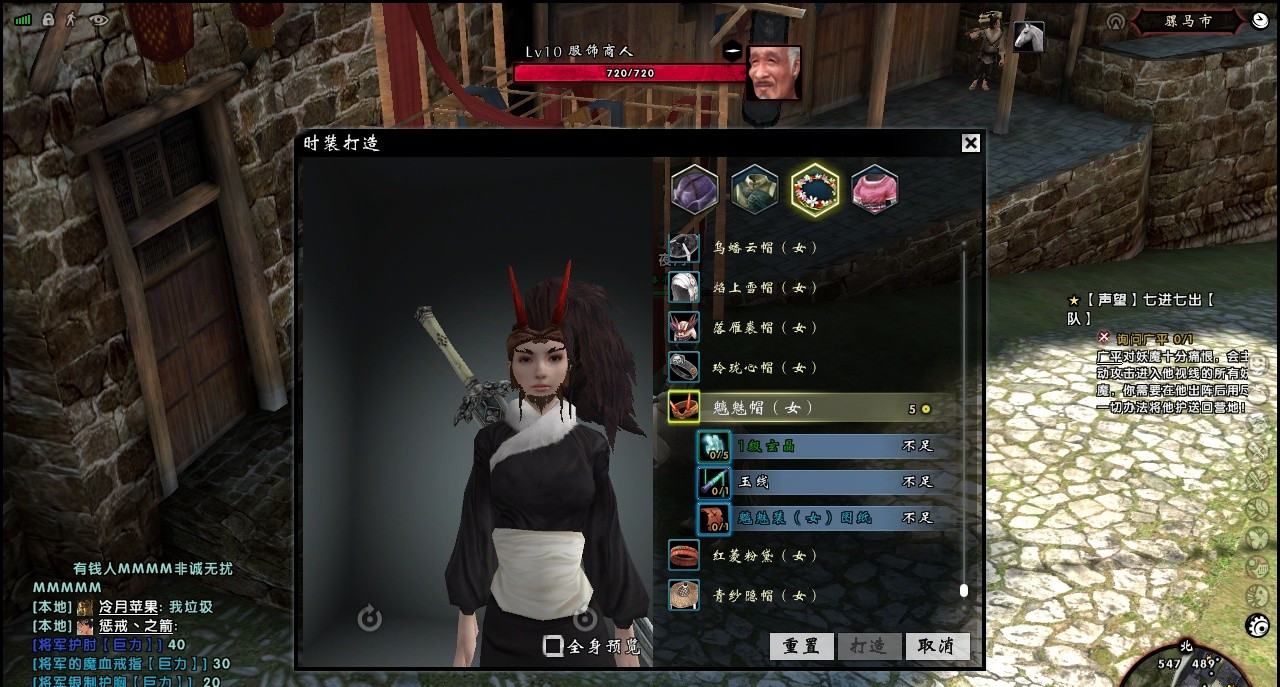Click the 玉线 thread material slot
1280x687 pixels.
pos(714,482)
